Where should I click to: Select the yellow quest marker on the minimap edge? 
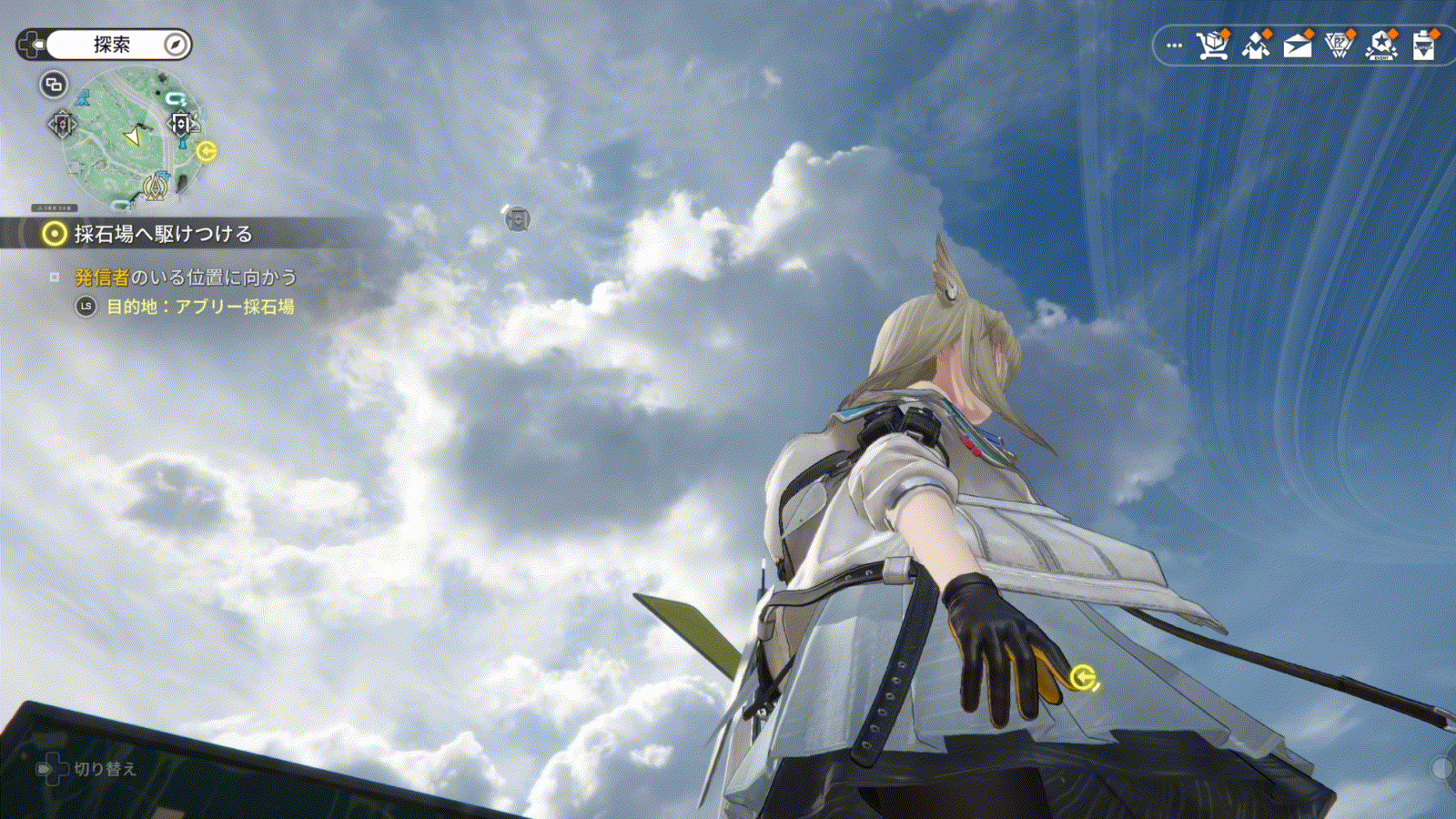(207, 151)
